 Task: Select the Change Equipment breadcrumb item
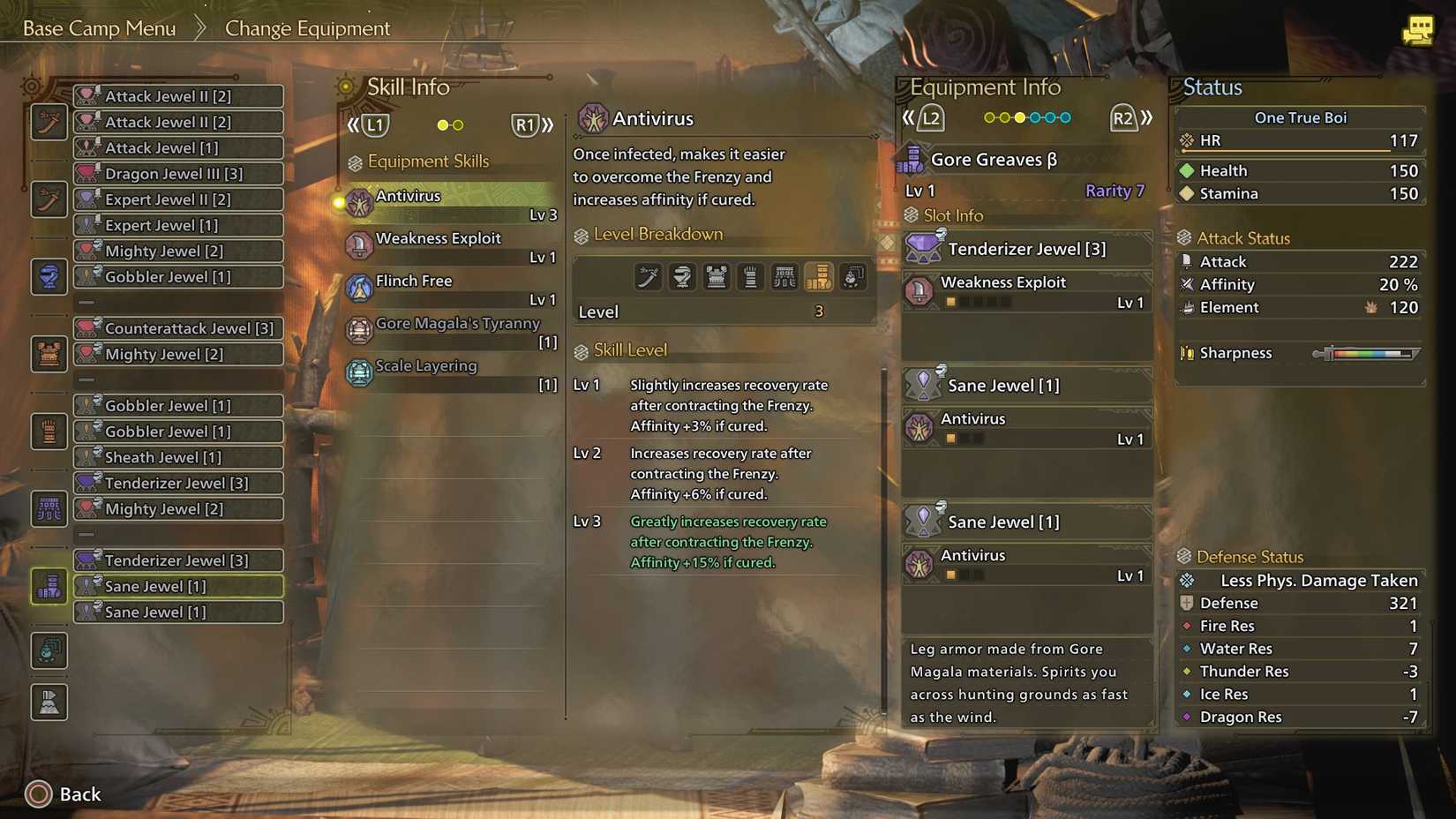307,28
